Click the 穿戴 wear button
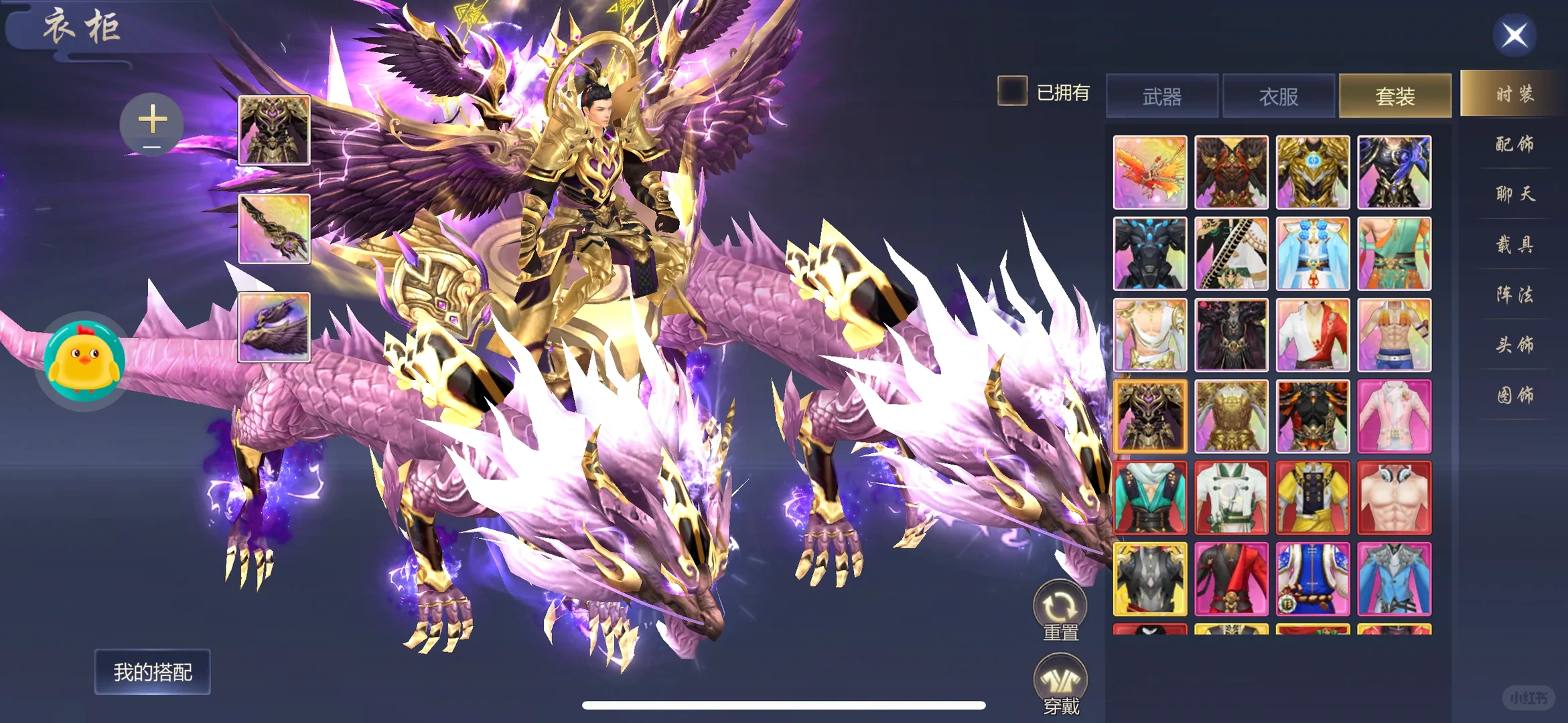This screenshot has width=1568, height=723. (x=1060, y=683)
